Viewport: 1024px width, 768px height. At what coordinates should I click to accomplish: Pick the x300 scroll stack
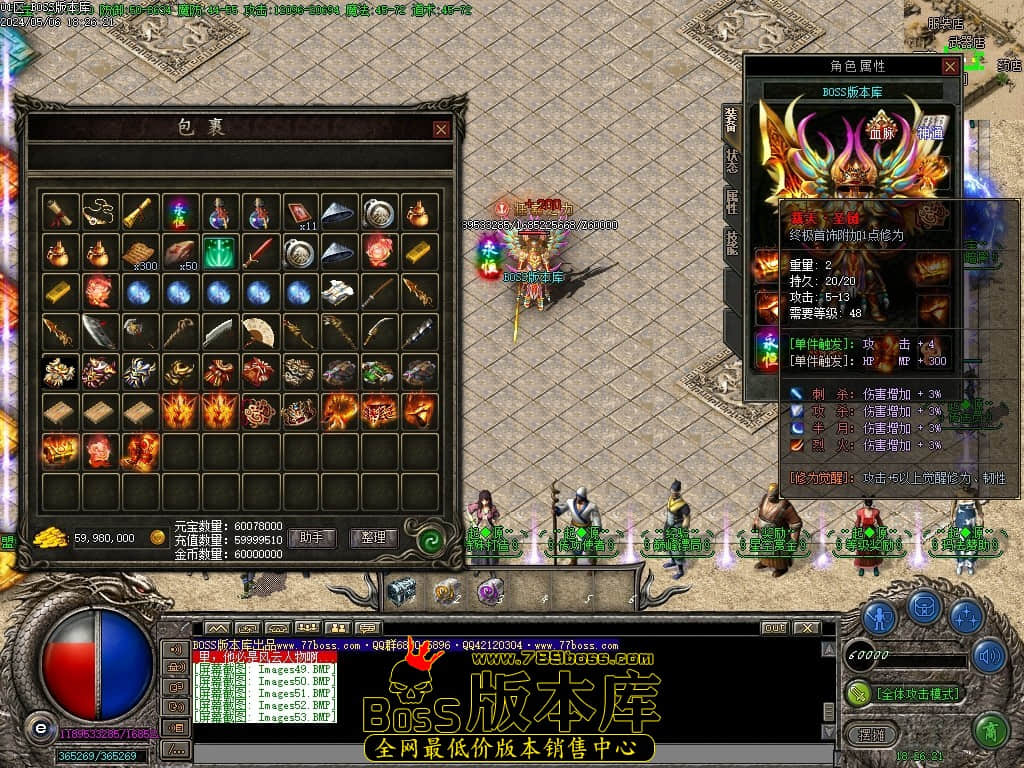tap(139, 252)
